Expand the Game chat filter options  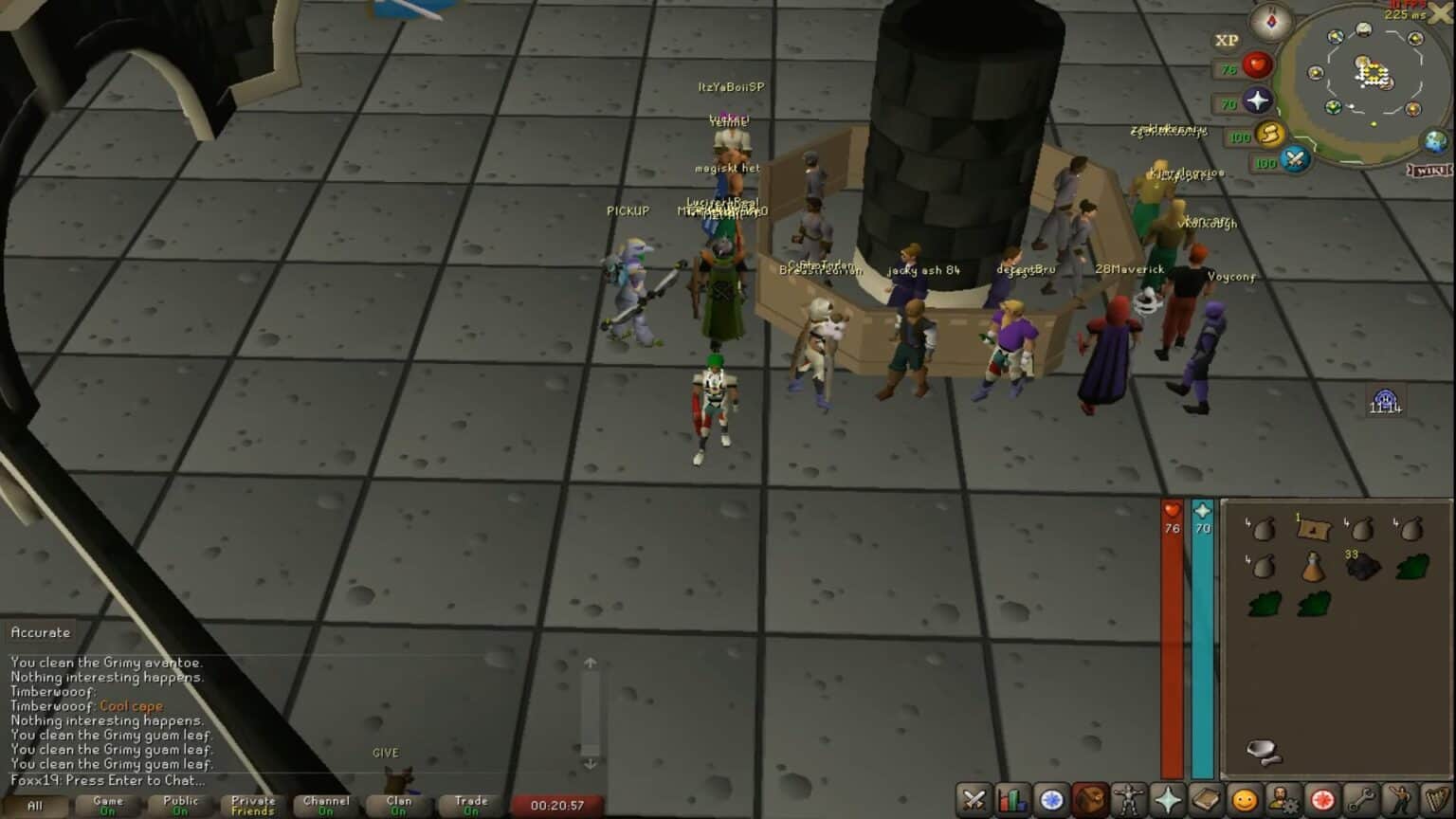point(107,806)
